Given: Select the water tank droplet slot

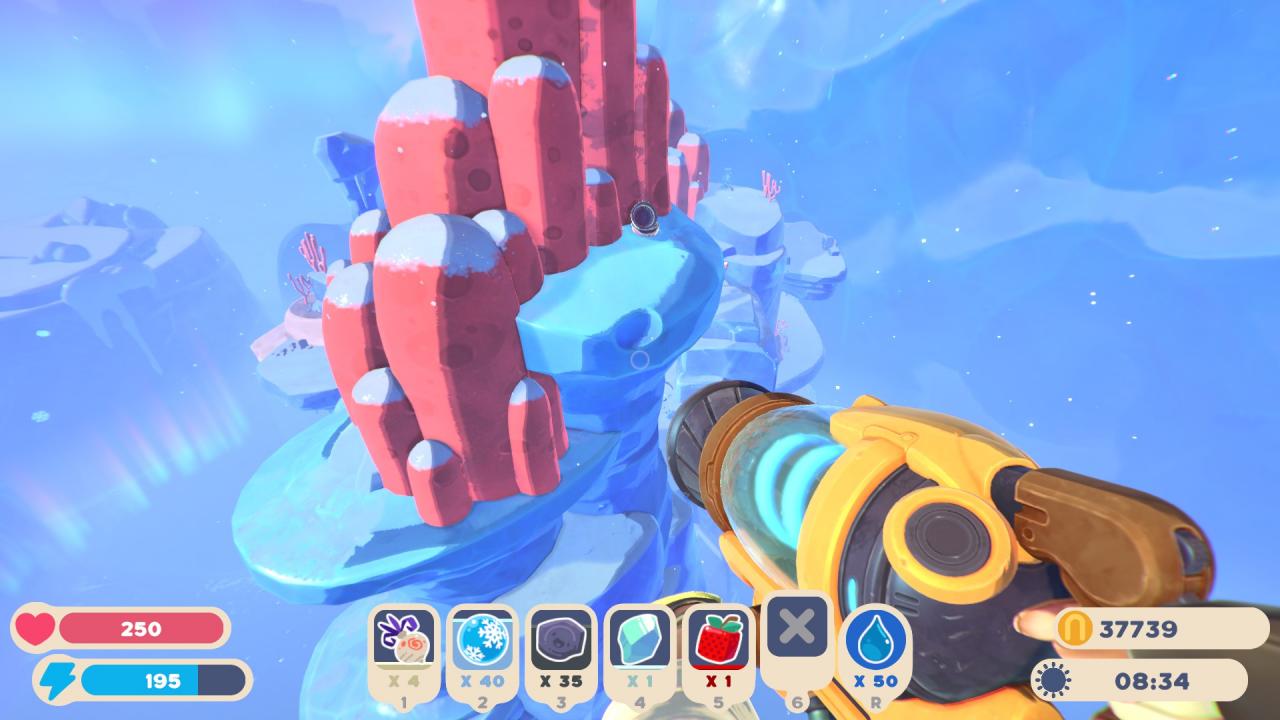Looking at the screenshot, I should click(x=875, y=640).
